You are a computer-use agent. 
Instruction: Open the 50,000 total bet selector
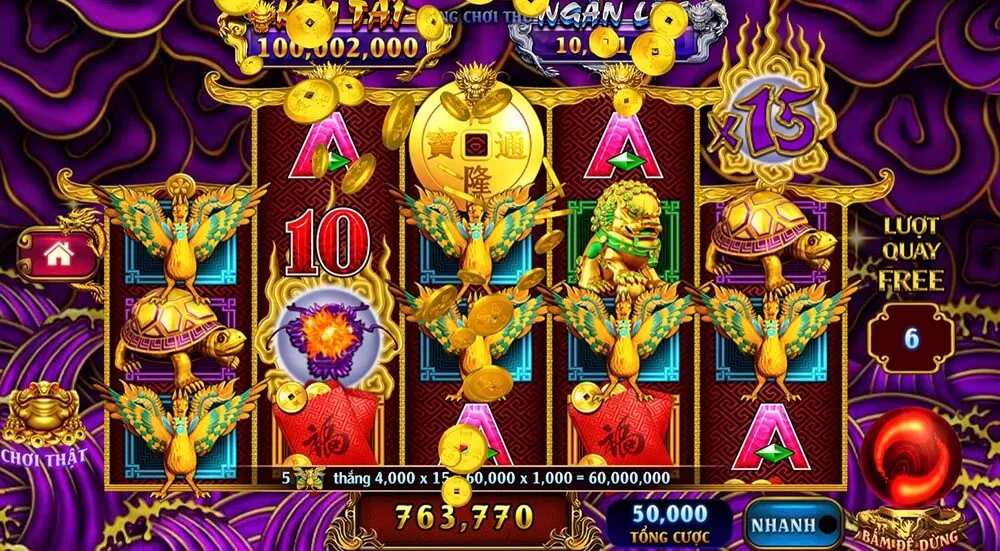(x=667, y=523)
